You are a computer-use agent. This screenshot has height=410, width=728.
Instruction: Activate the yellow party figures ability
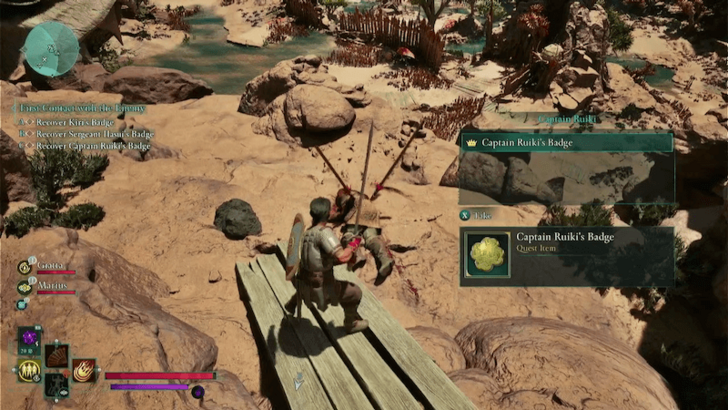(x=29, y=371)
